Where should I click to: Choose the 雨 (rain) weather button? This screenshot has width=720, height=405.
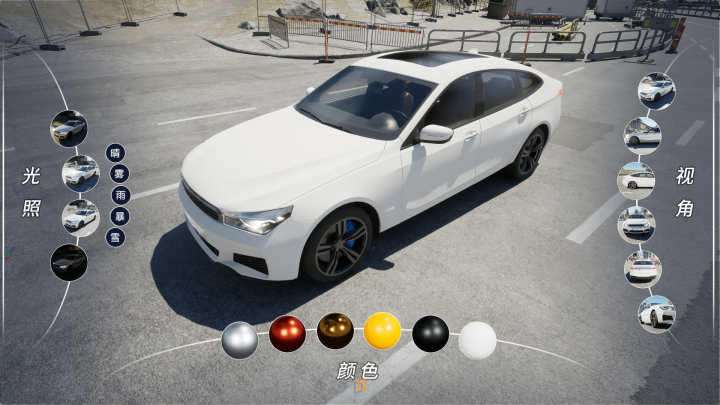coord(121,195)
